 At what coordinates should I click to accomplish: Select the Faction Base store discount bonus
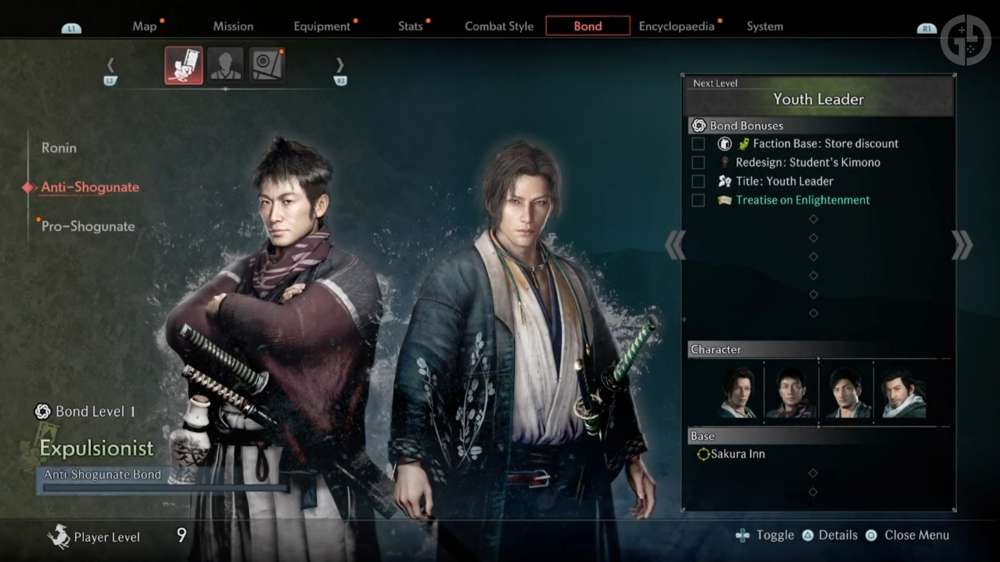(825, 144)
